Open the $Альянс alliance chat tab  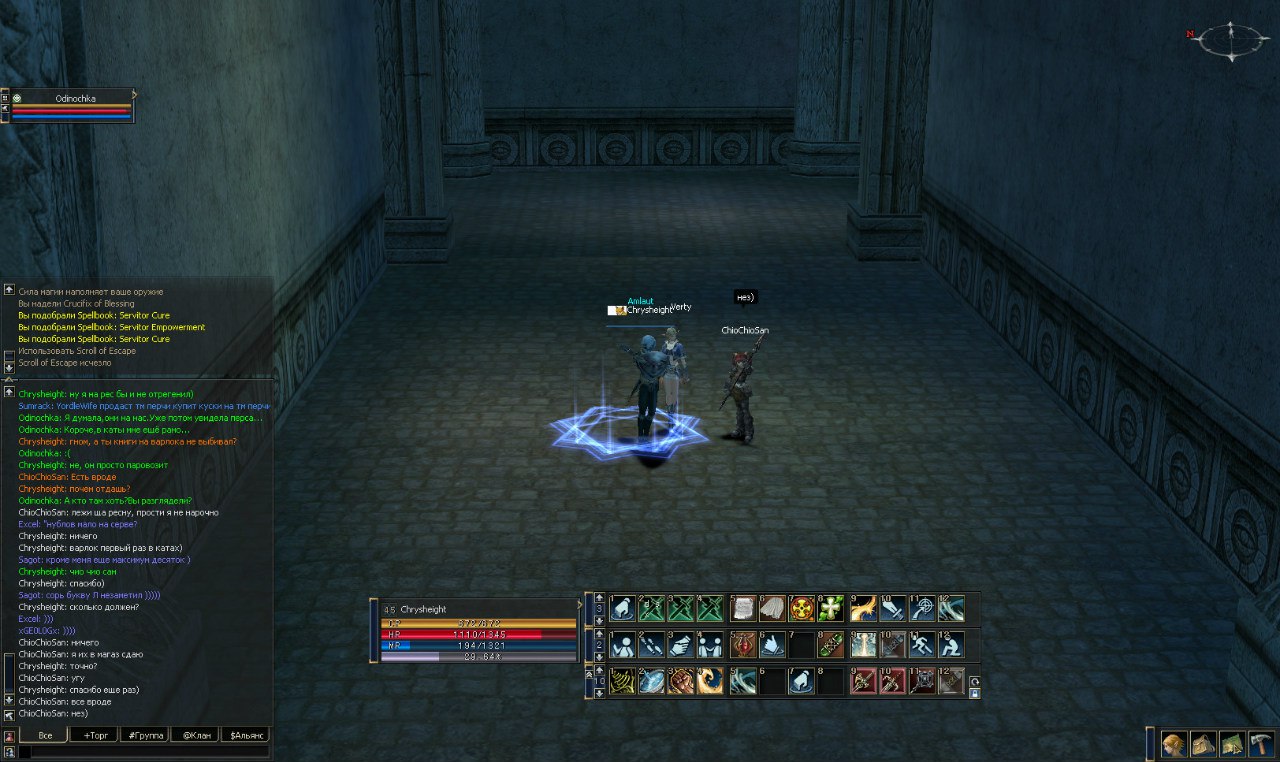[x=245, y=735]
